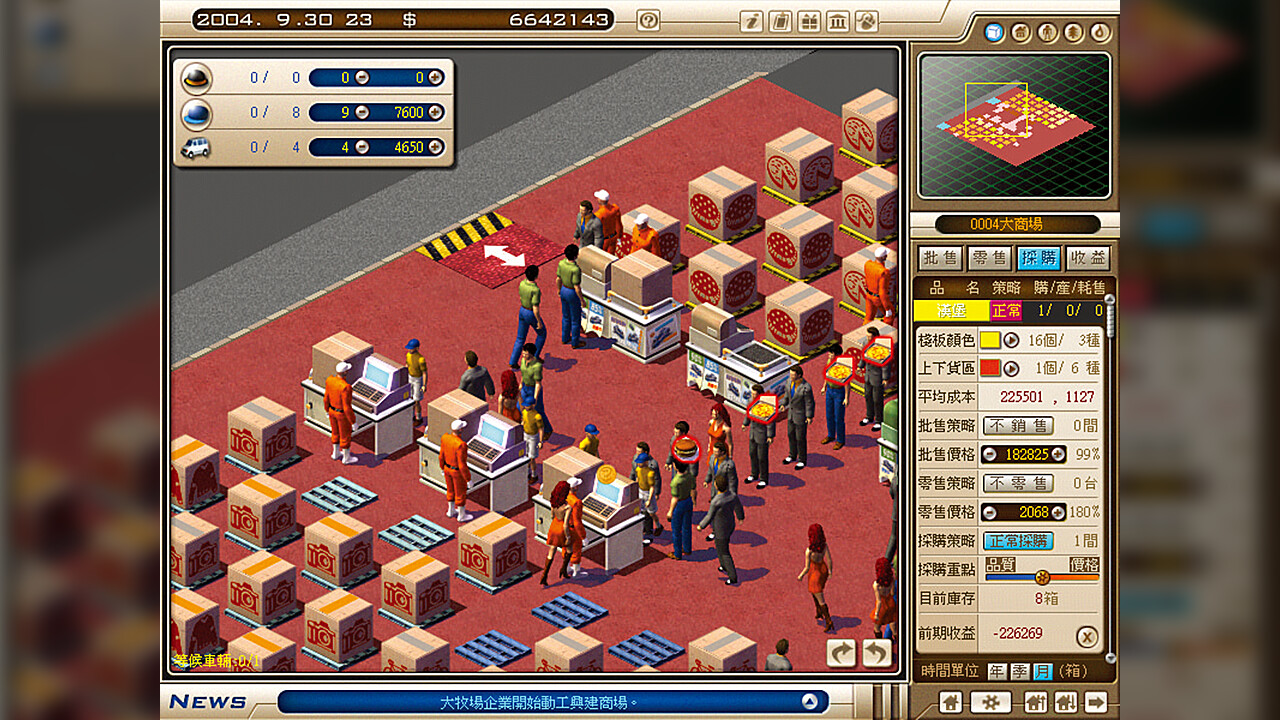Toggle the 不零售 retail strategy setting
This screenshot has height=720, width=1280.
tap(1017, 483)
